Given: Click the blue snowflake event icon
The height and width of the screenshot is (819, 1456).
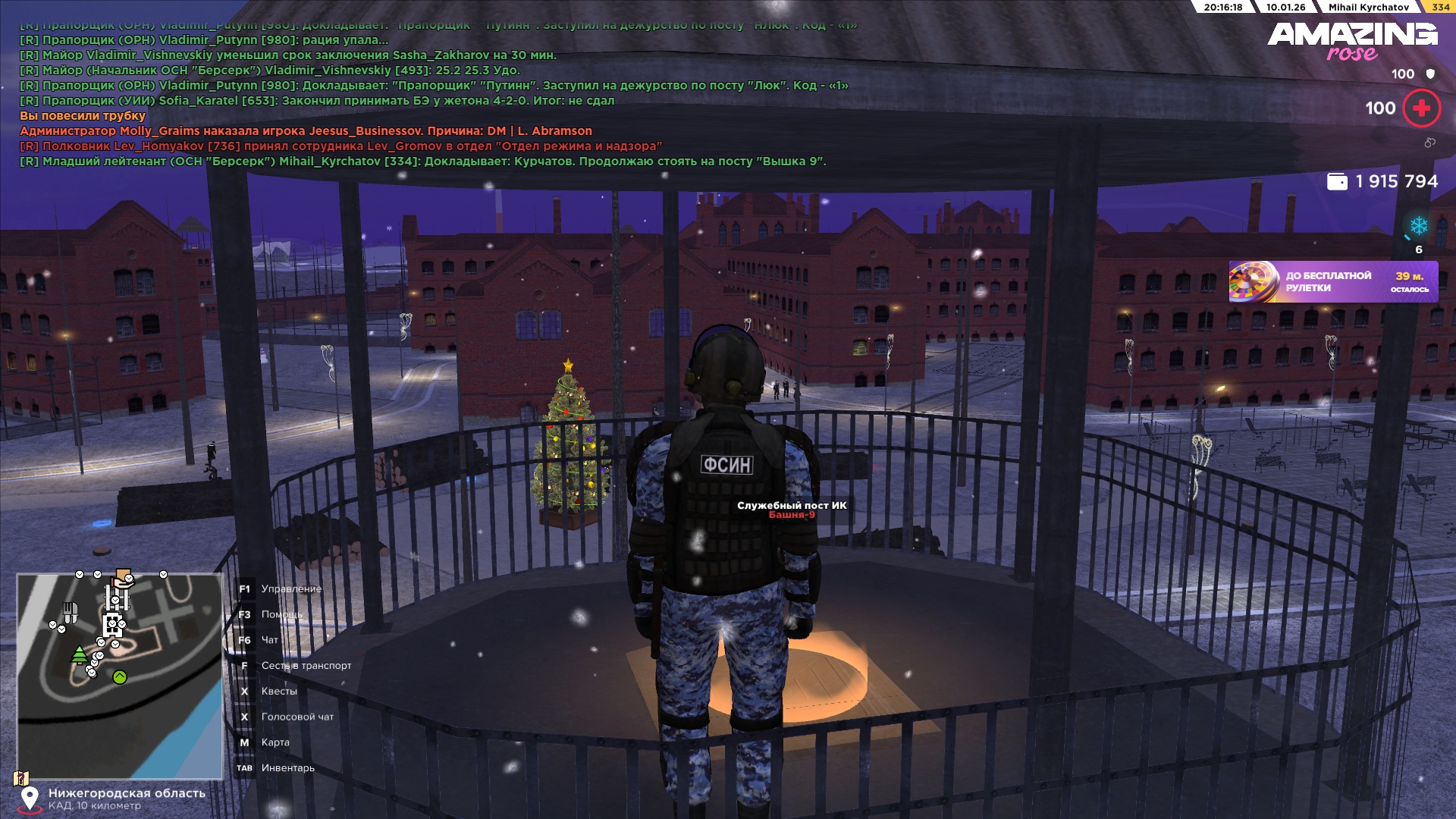Looking at the screenshot, I should point(1418,226).
